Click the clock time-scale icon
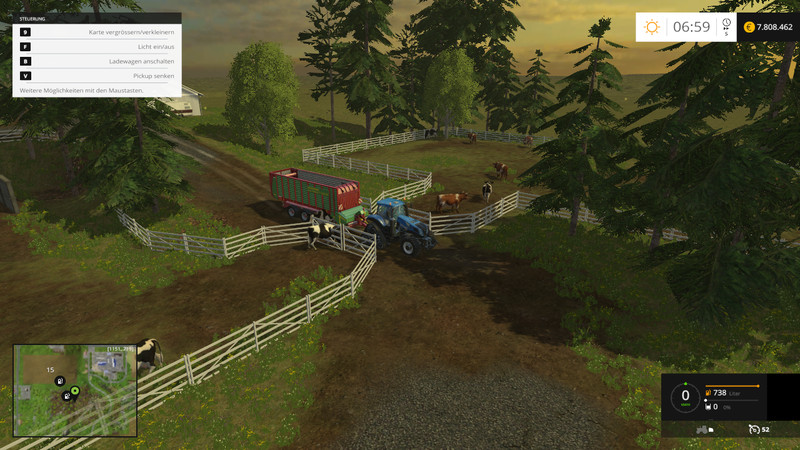 [726, 24]
